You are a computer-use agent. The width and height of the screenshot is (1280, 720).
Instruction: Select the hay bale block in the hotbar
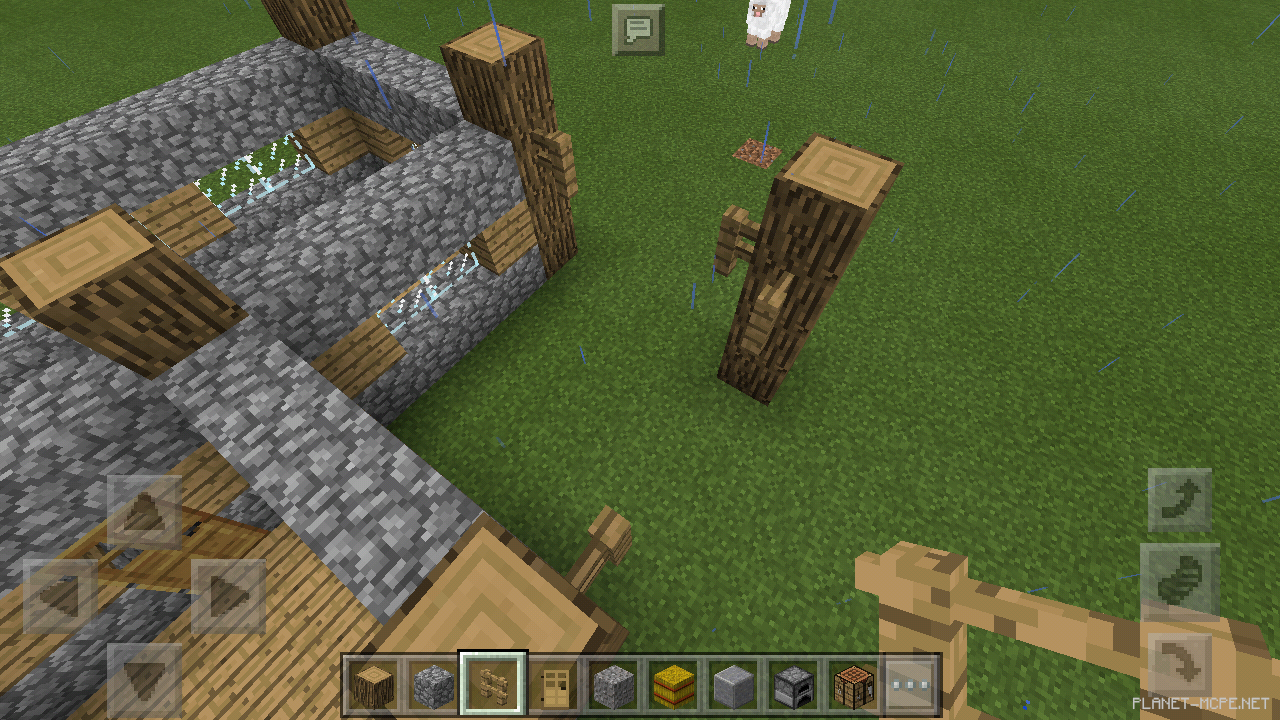coord(672,683)
